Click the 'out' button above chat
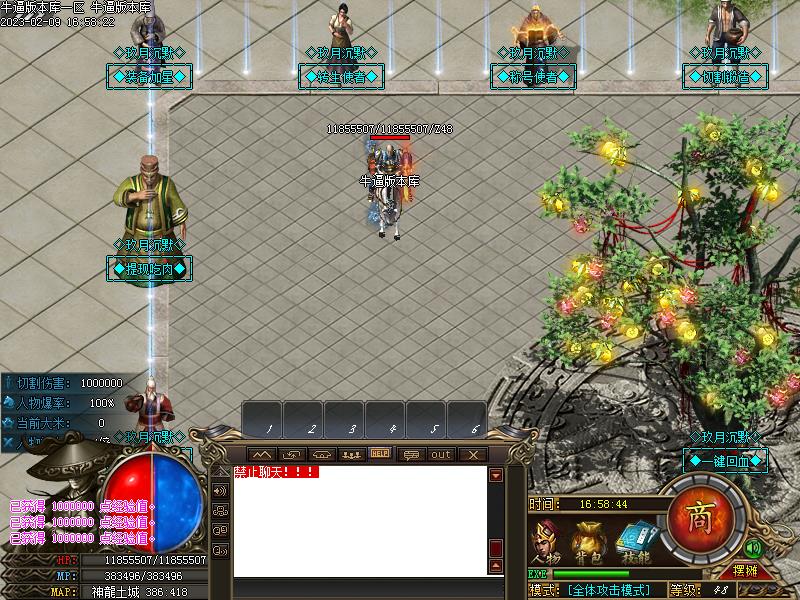Image resolution: width=800 pixels, height=600 pixels. [441, 454]
